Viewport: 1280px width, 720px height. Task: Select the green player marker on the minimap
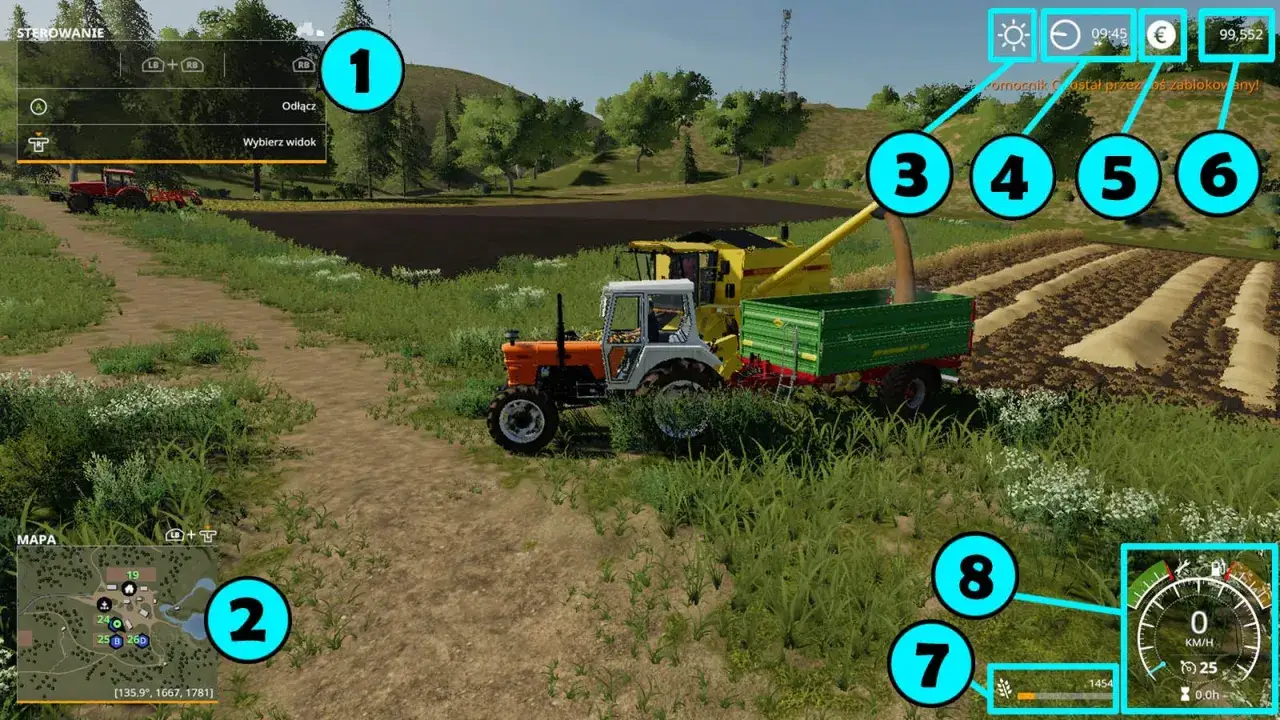[x=116, y=623]
